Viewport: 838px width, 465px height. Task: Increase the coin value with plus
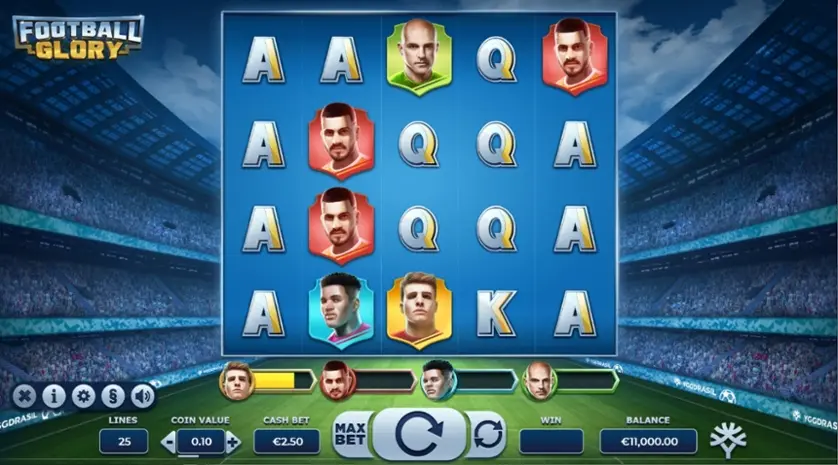tap(233, 441)
